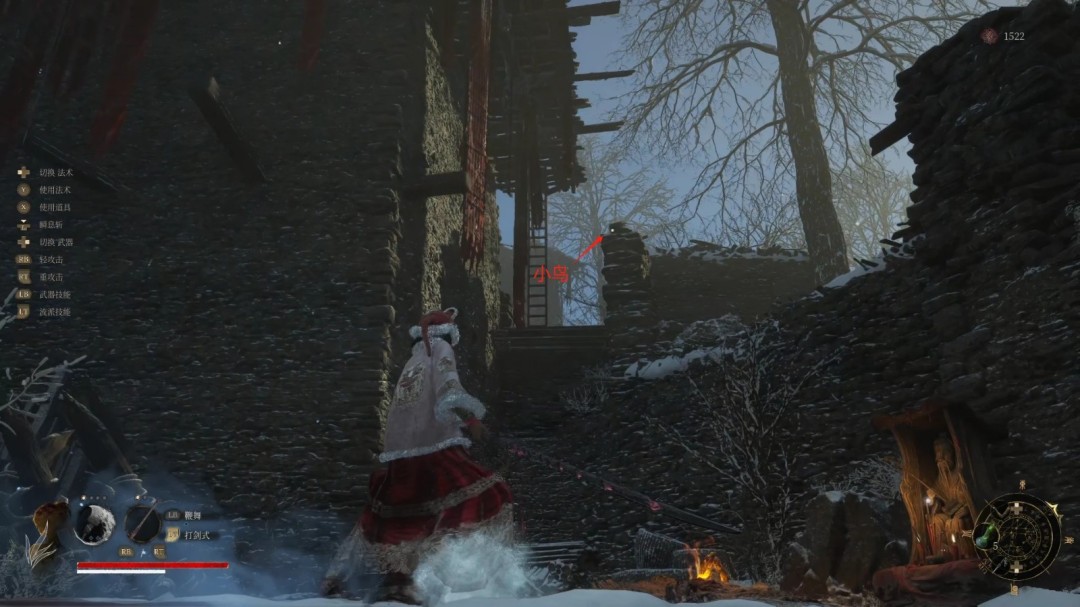Select the moon-like spell icon
The width and height of the screenshot is (1080, 607).
coord(94,523)
